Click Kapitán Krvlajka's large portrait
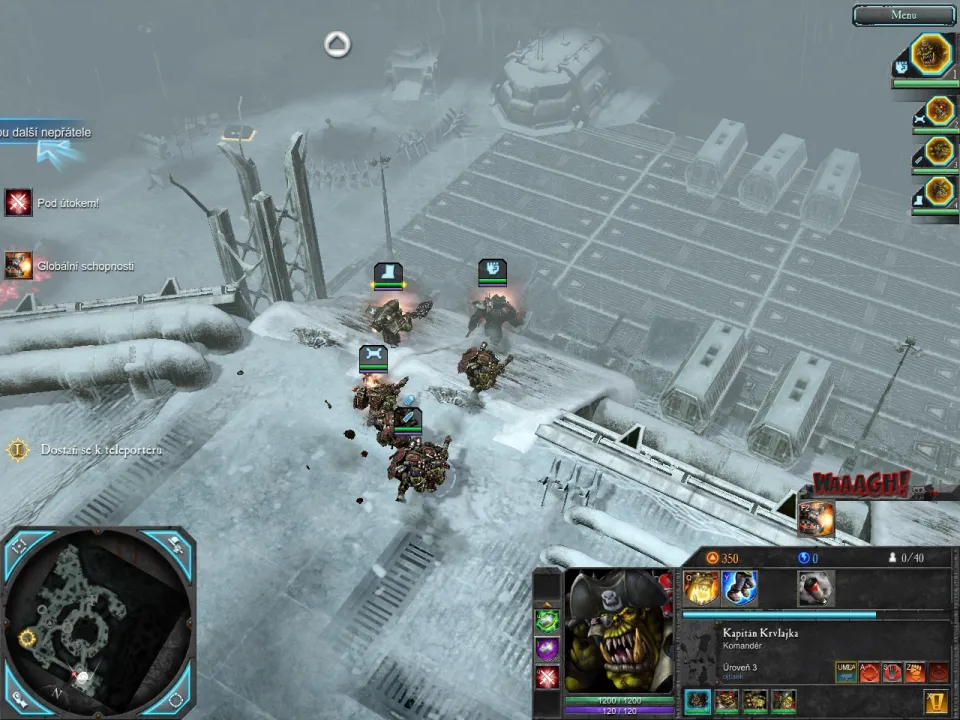Image resolution: width=960 pixels, height=720 pixels. point(618,628)
